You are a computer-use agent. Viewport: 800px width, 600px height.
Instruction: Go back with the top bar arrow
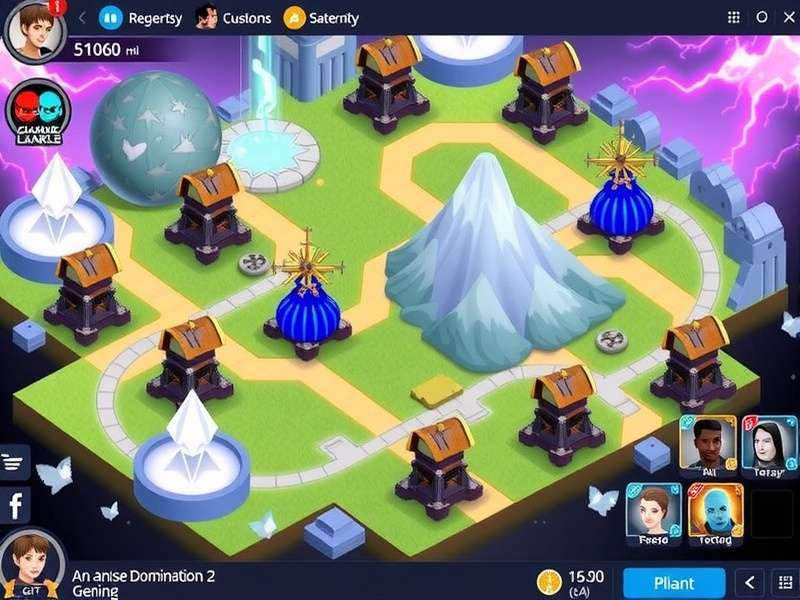pos(81,17)
